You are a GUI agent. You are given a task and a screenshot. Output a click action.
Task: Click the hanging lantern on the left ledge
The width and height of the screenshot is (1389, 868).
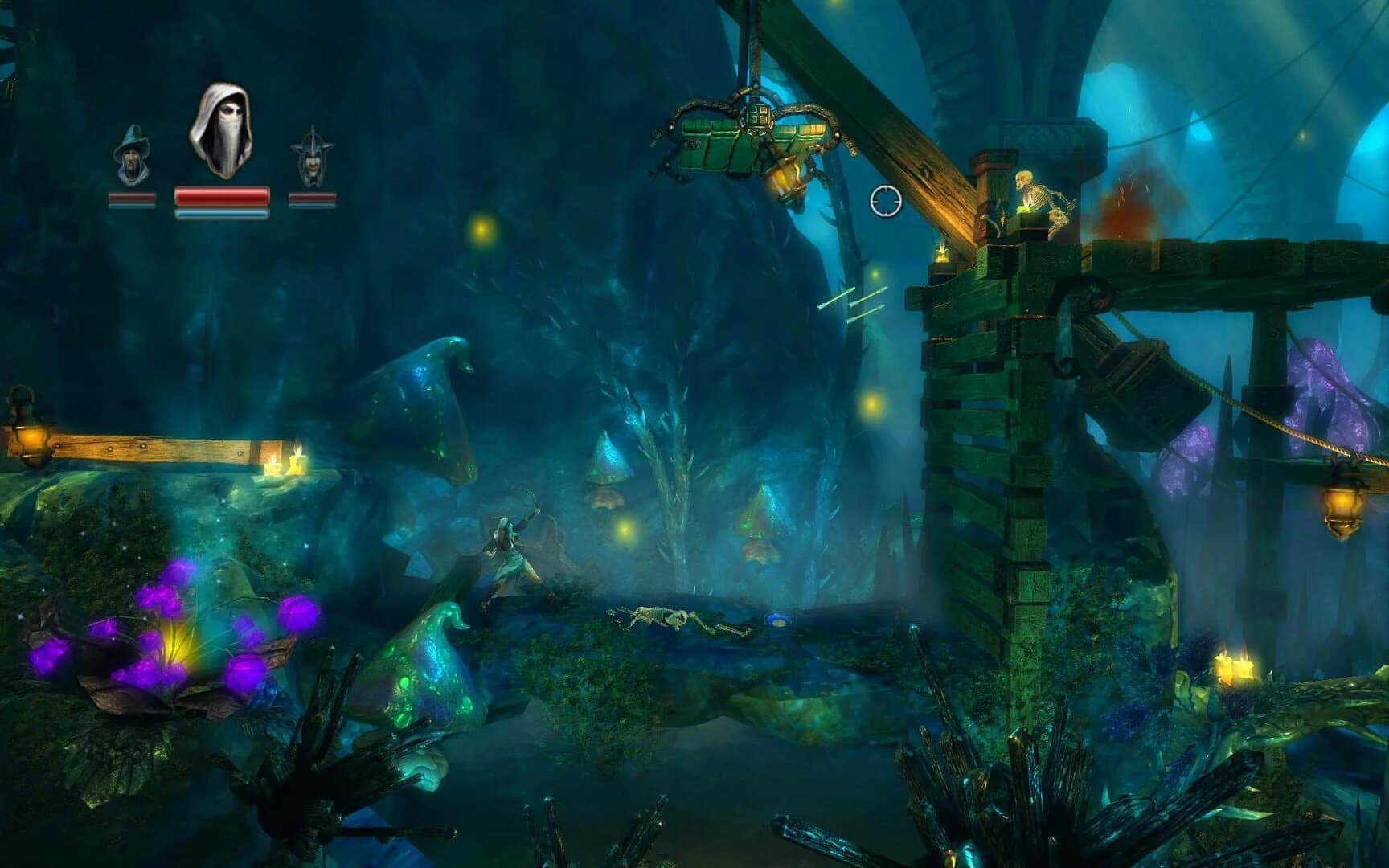tap(32, 434)
